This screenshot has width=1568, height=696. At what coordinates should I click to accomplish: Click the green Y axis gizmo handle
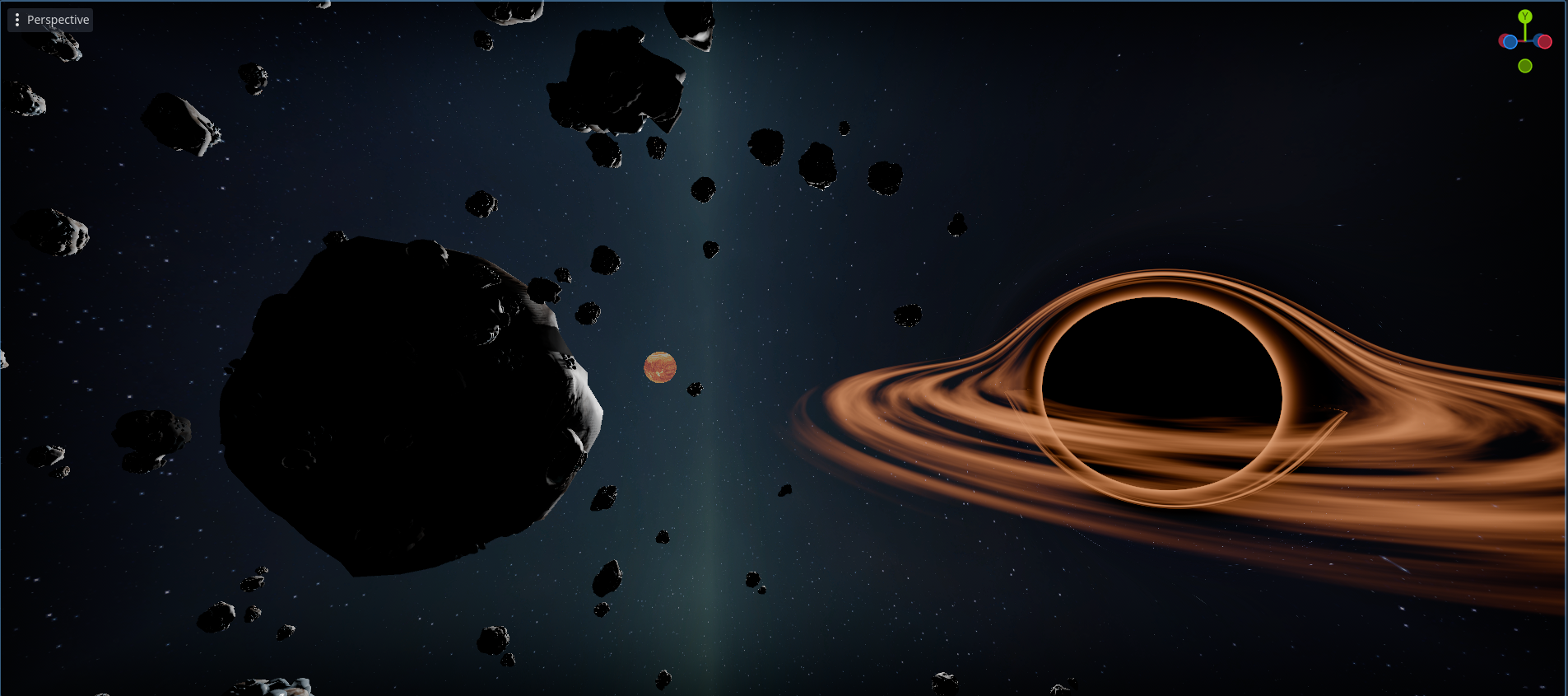[1525, 16]
